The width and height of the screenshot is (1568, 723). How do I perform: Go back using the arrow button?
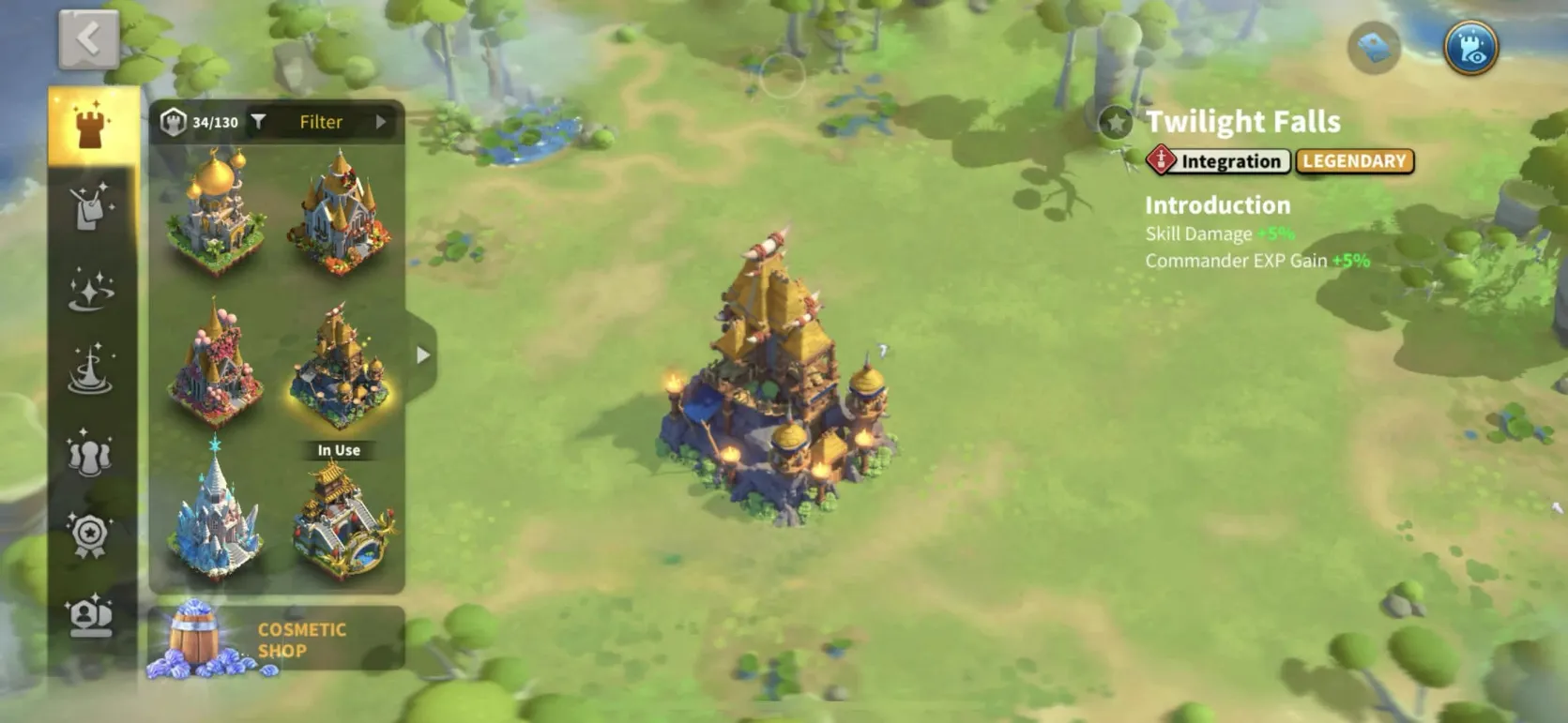(x=88, y=39)
